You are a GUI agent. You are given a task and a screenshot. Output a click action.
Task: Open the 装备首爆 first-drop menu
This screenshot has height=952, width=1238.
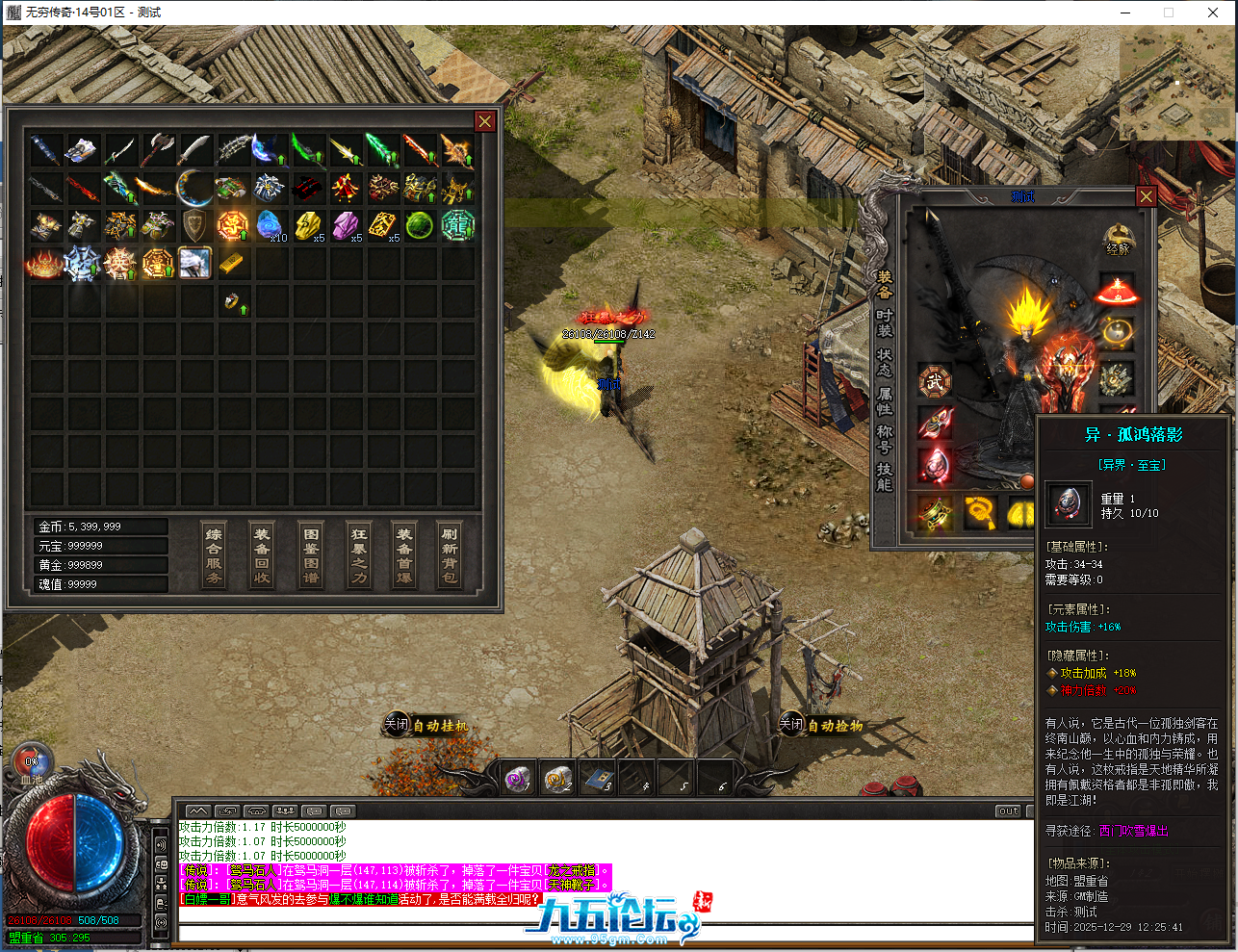click(404, 555)
